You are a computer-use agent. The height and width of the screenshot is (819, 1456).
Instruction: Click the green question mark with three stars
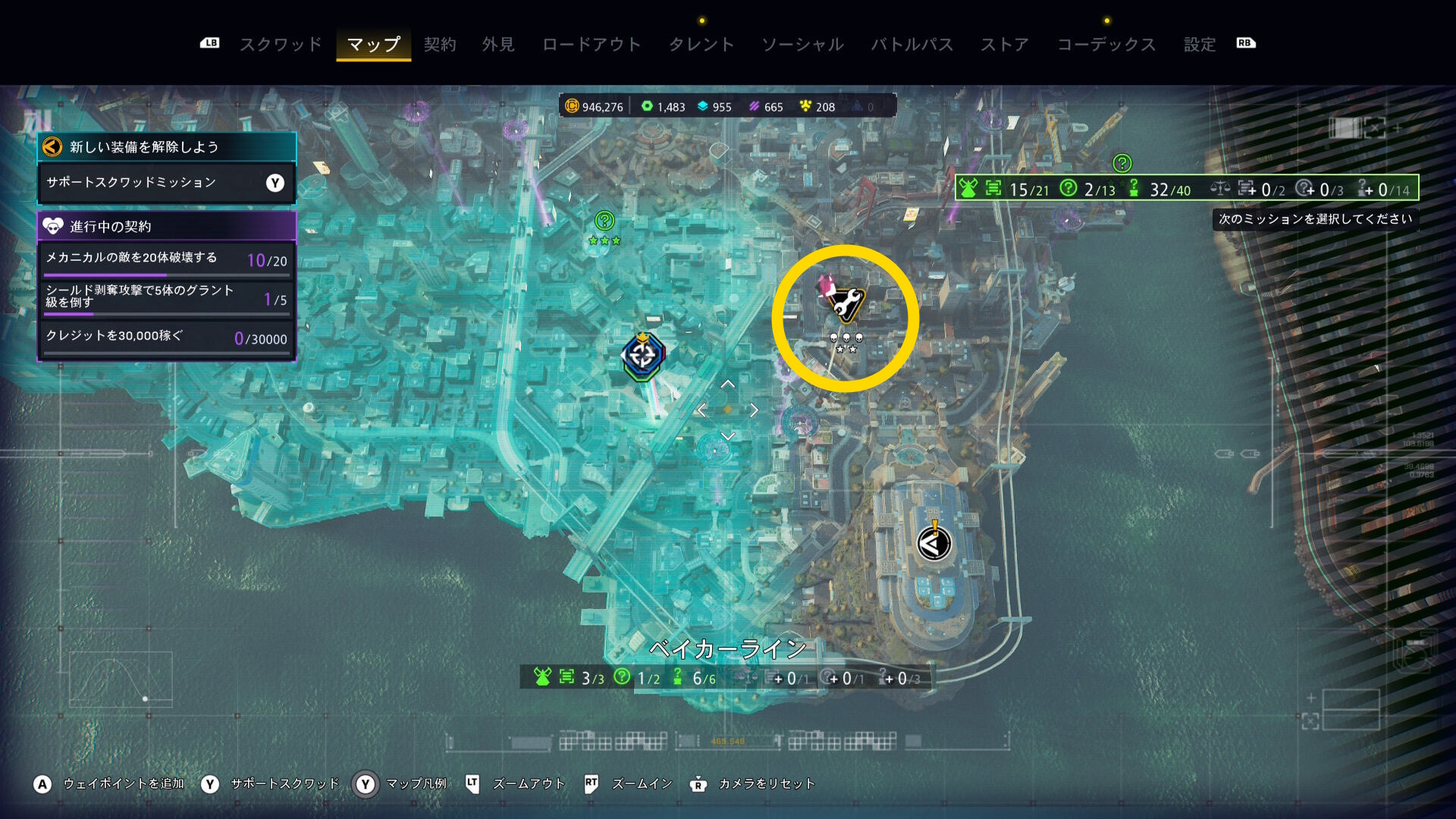click(604, 221)
